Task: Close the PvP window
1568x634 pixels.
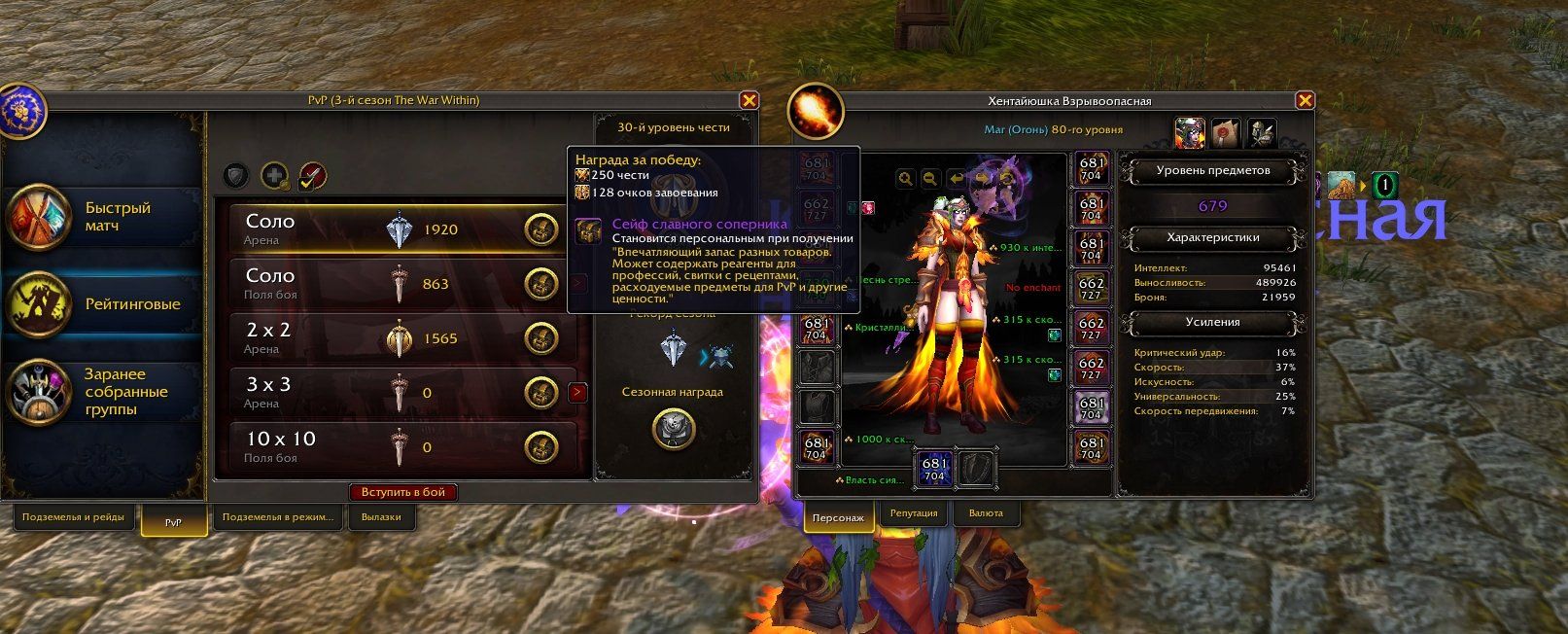Action: [749, 100]
